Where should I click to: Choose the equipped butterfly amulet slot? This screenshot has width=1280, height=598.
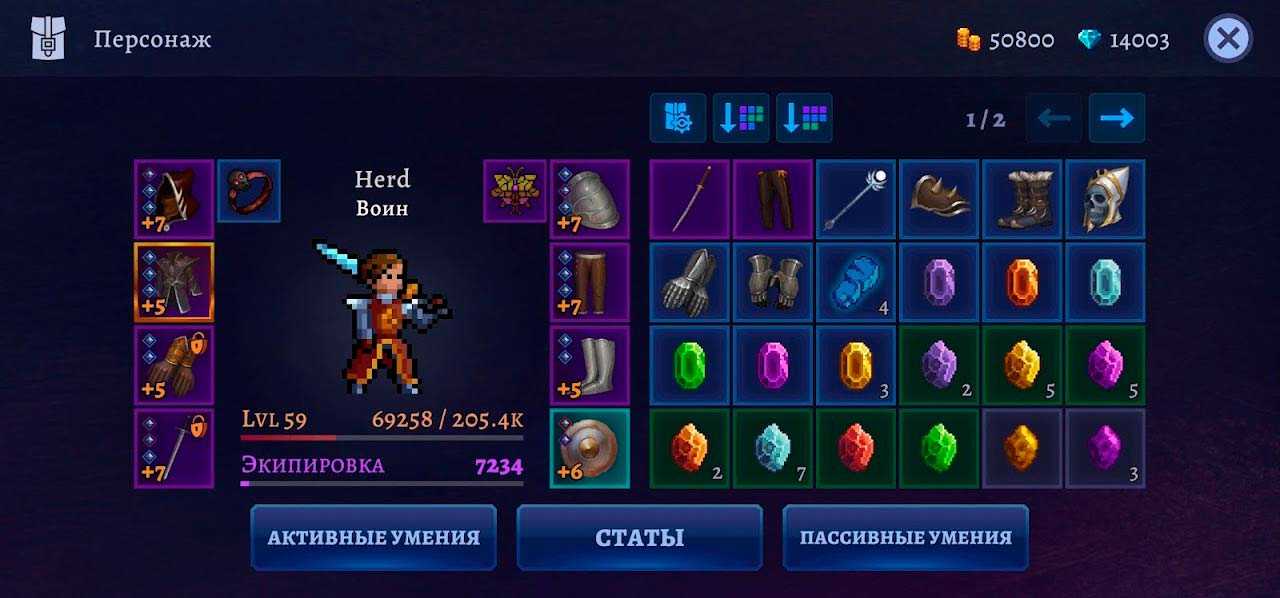tap(514, 190)
